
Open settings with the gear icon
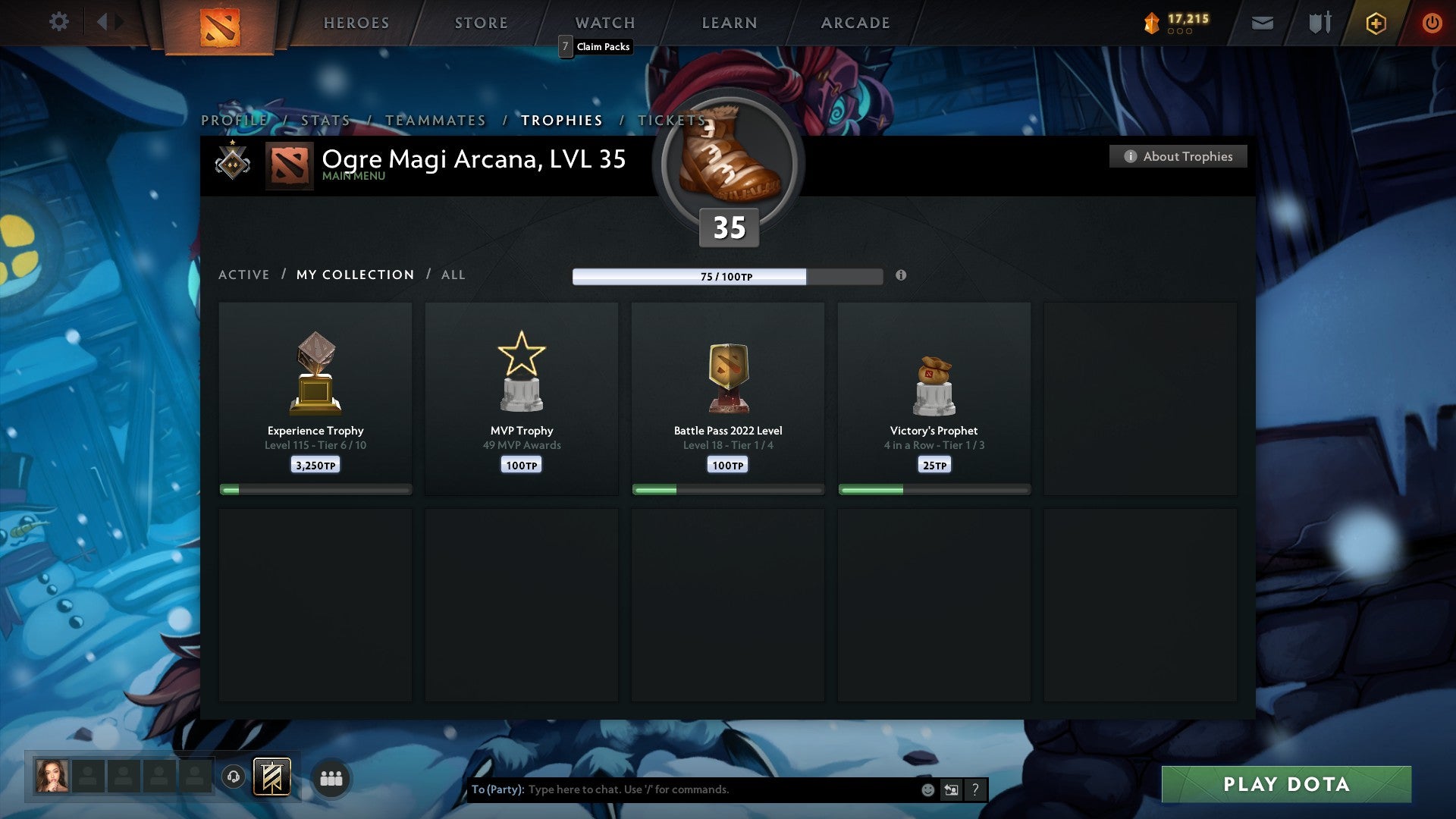click(x=59, y=23)
